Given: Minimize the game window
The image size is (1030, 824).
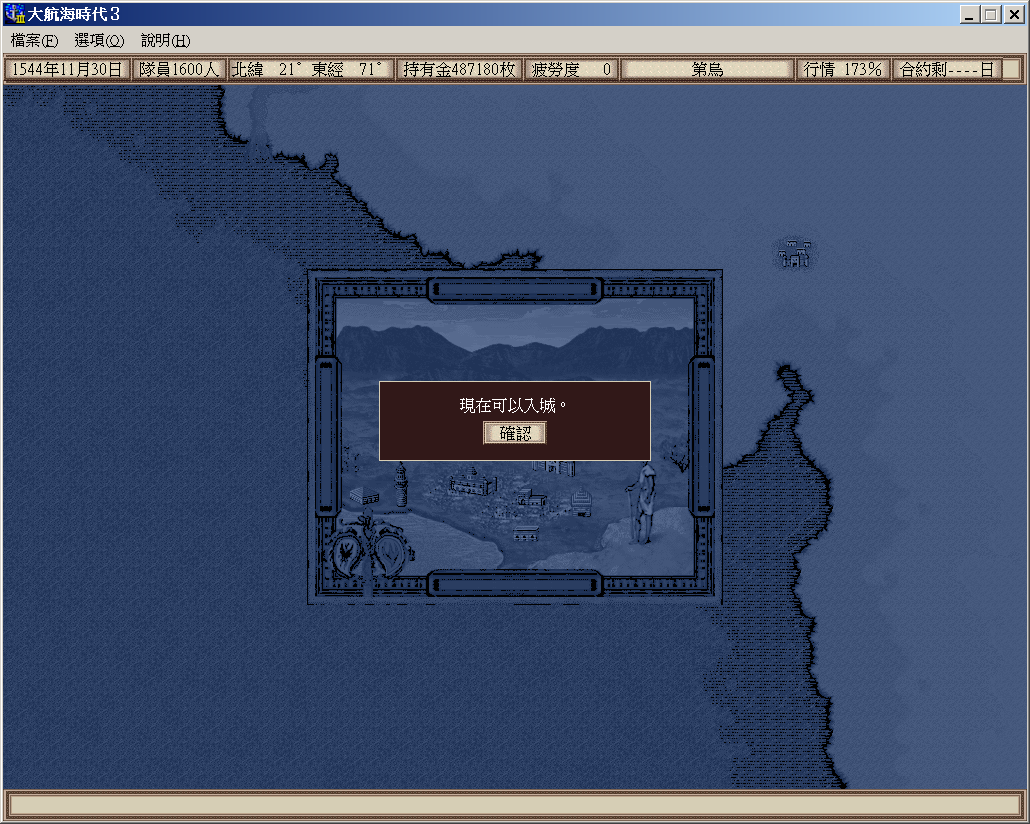Looking at the screenshot, I should pos(970,15).
